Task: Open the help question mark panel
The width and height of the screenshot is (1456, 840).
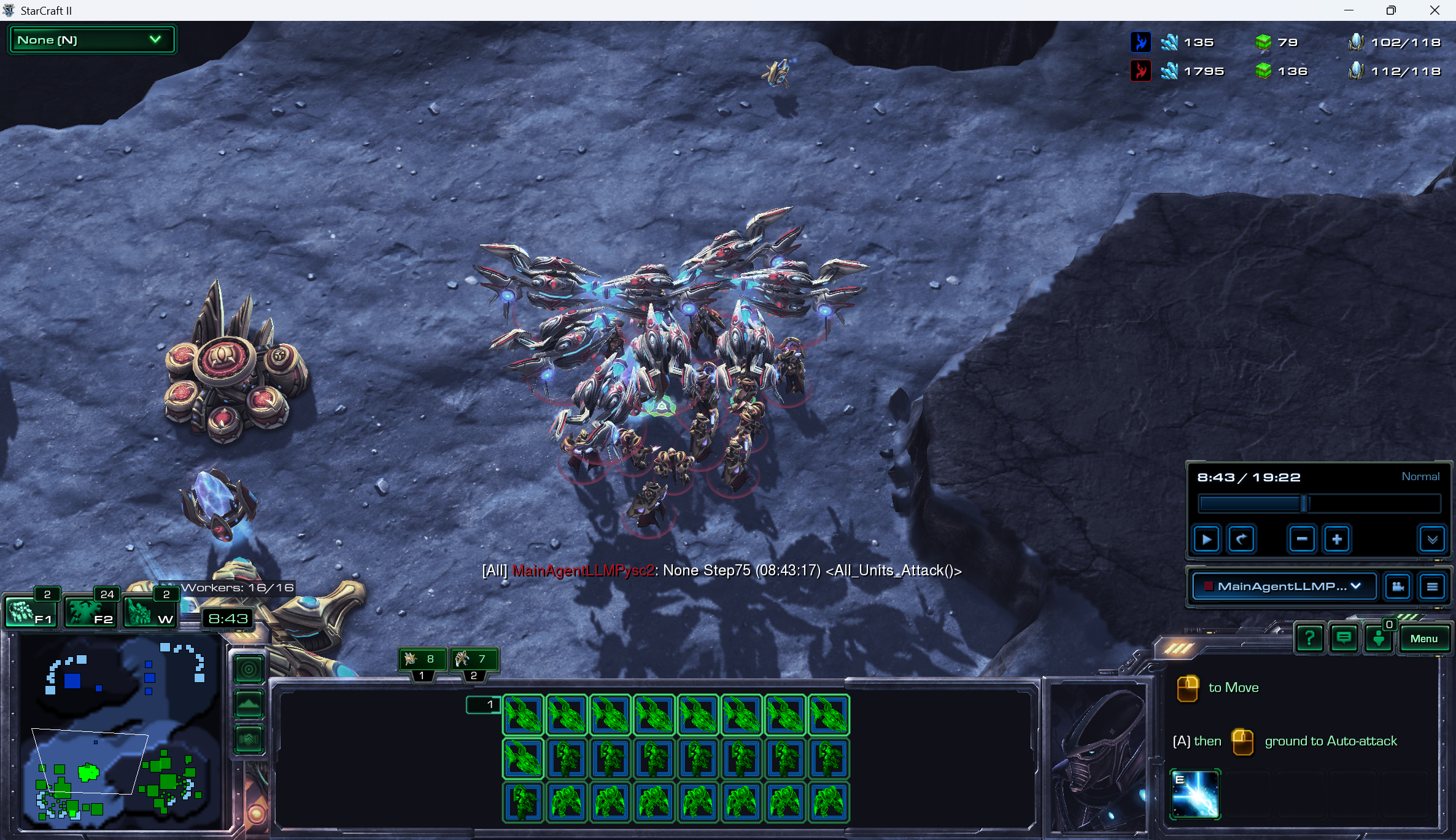Action: (1309, 639)
